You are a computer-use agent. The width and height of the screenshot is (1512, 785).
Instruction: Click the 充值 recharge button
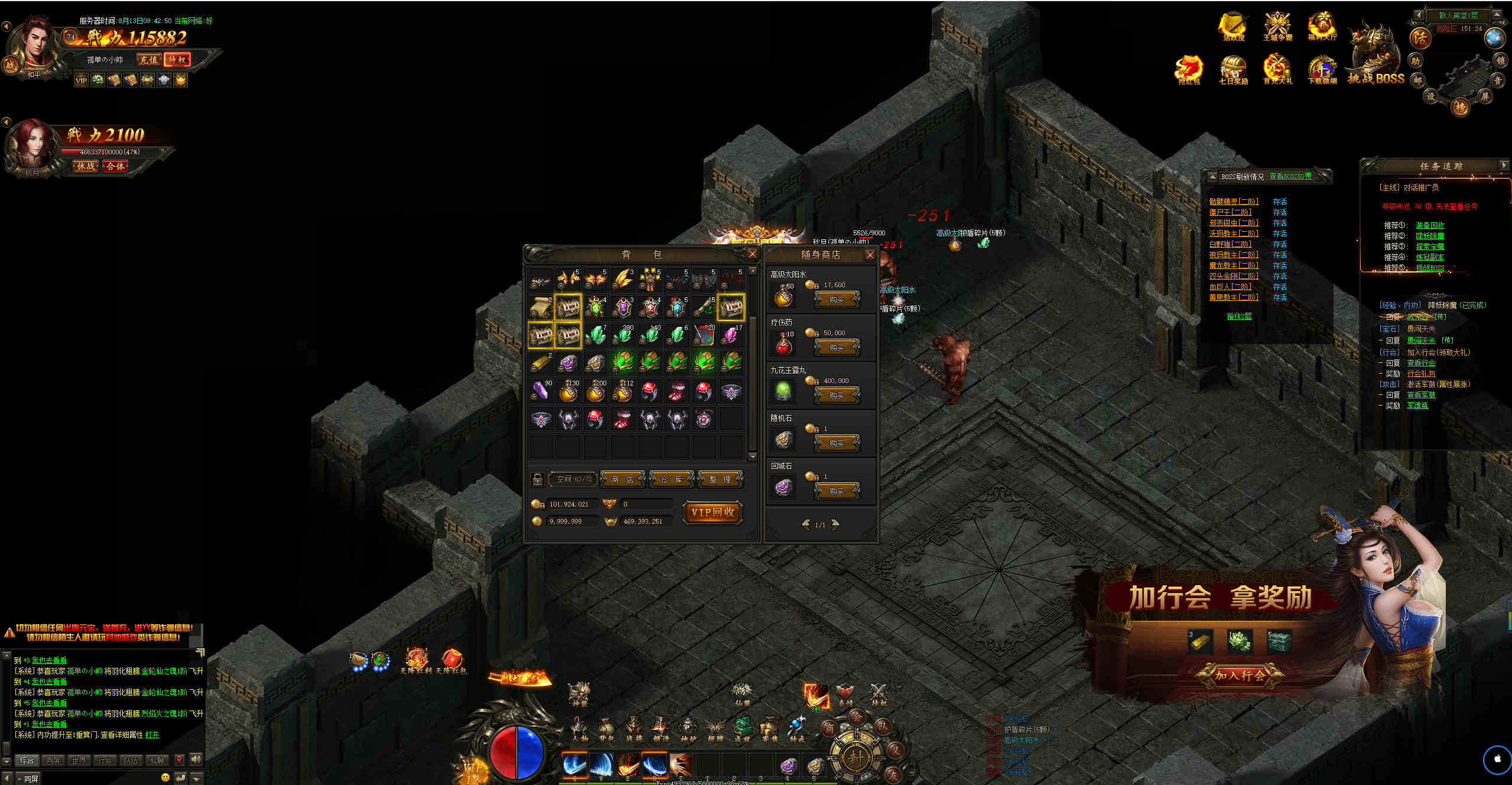(x=148, y=60)
